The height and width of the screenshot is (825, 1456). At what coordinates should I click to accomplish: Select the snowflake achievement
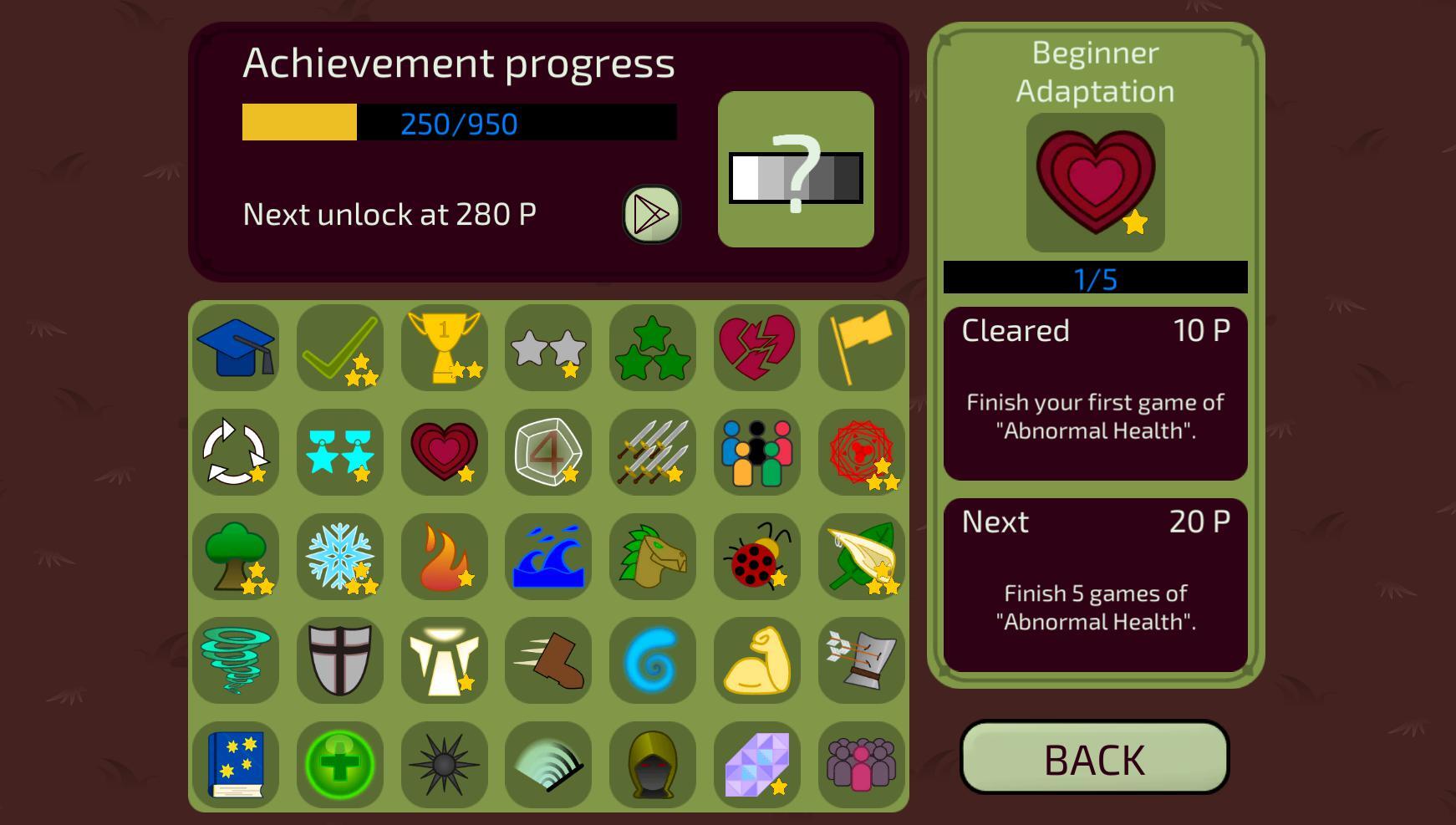[x=339, y=558]
